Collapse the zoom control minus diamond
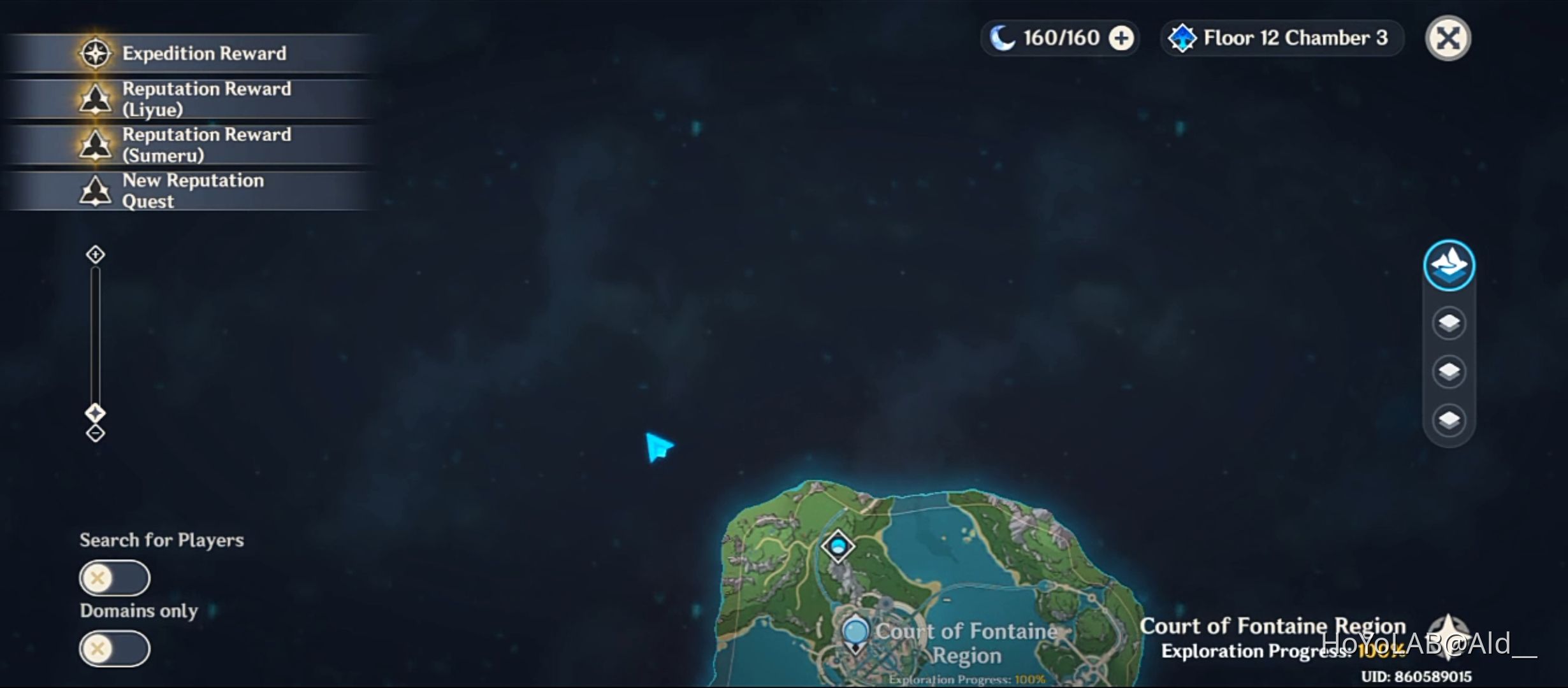The image size is (1568, 688). pos(94,433)
